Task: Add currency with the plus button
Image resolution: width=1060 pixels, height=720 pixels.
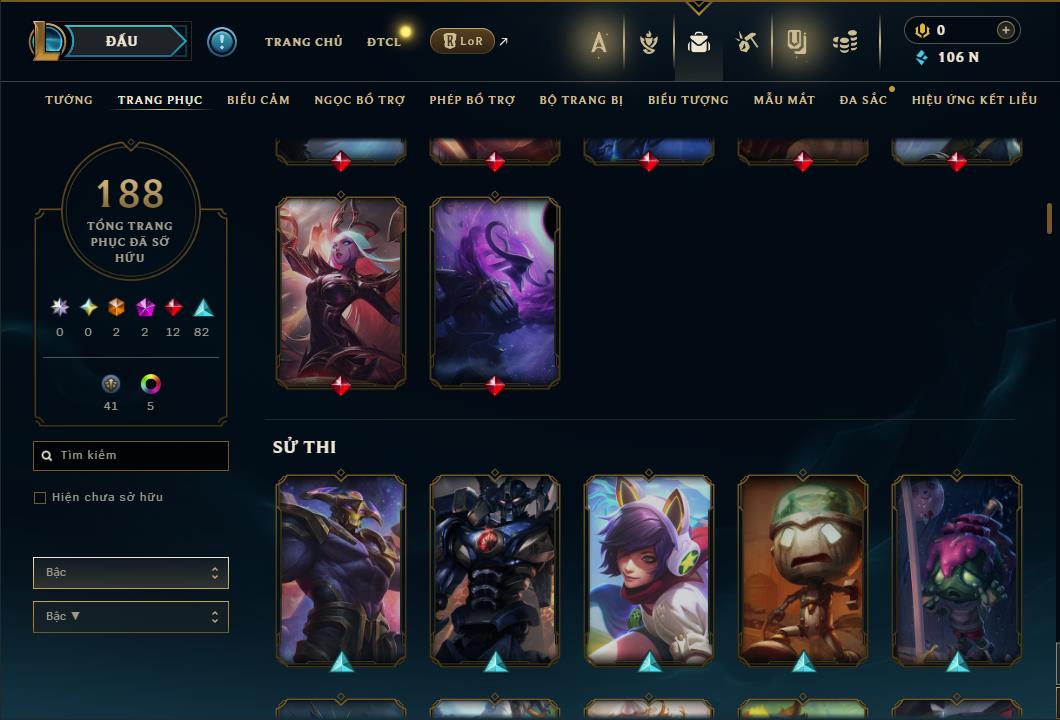Action: point(1005,30)
